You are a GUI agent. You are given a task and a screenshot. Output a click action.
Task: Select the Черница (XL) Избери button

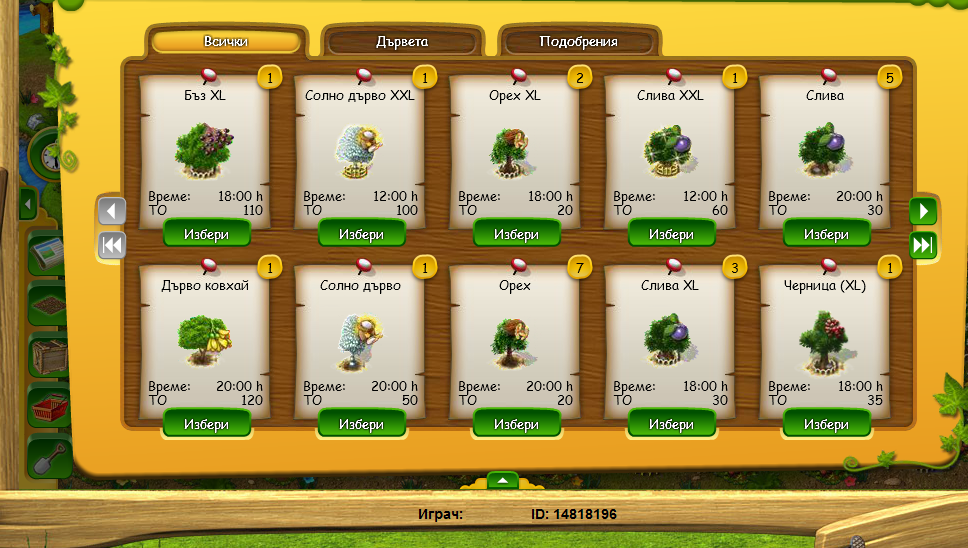click(x=826, y=424)
